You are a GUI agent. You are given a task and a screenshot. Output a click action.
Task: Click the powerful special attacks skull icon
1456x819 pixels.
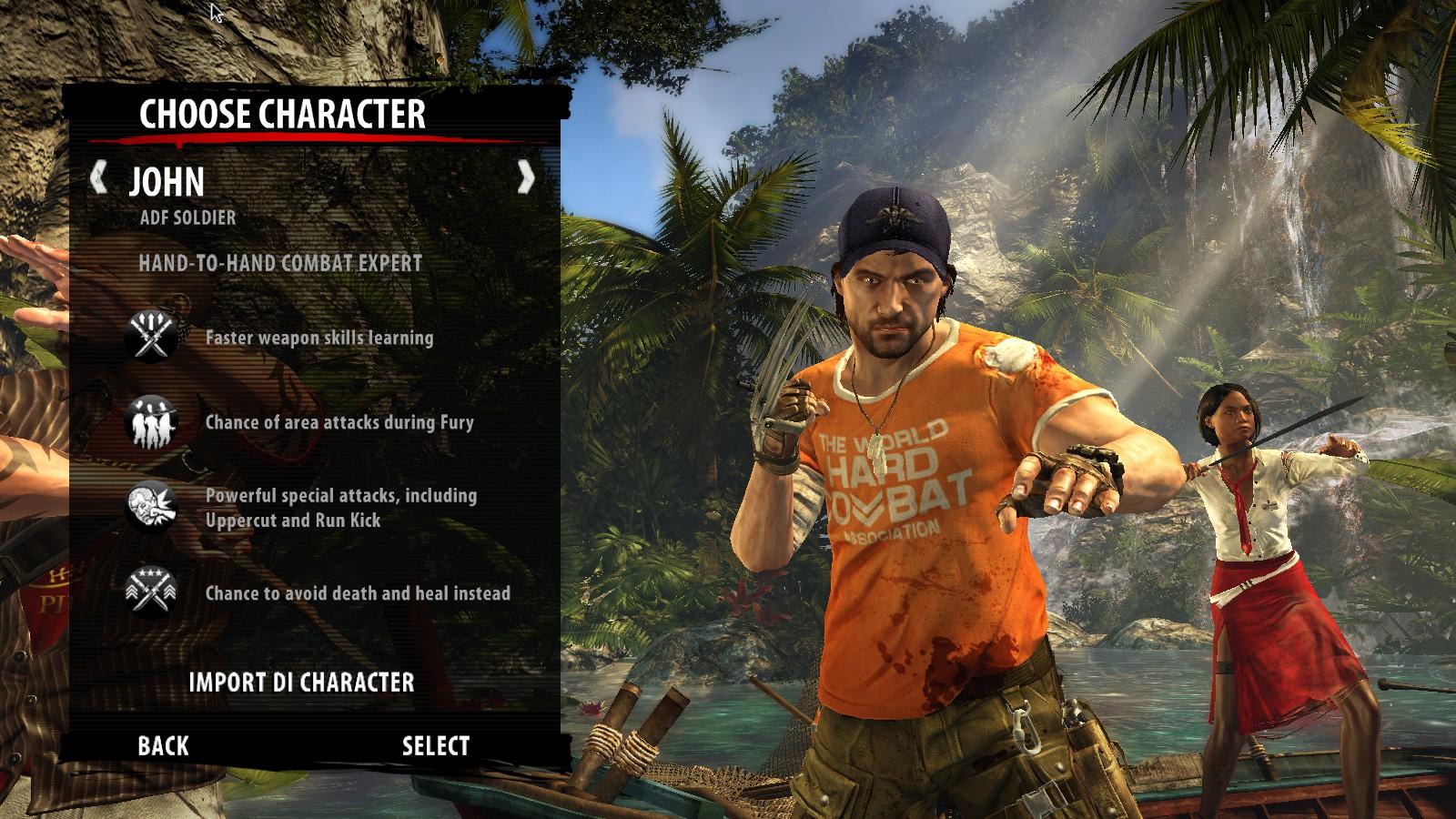(150, 506)
